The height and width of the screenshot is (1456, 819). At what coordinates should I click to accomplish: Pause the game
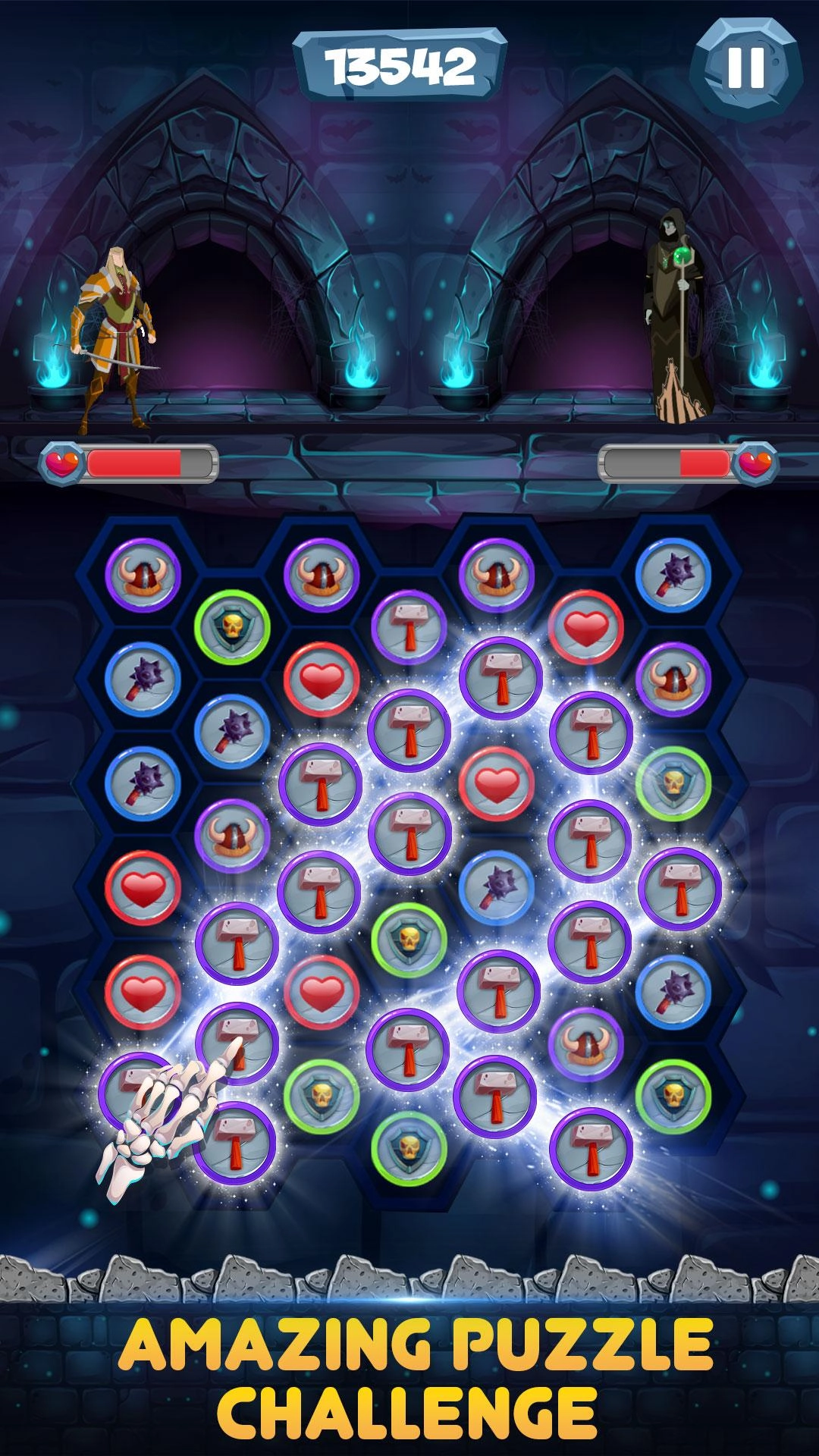[745, 67]
